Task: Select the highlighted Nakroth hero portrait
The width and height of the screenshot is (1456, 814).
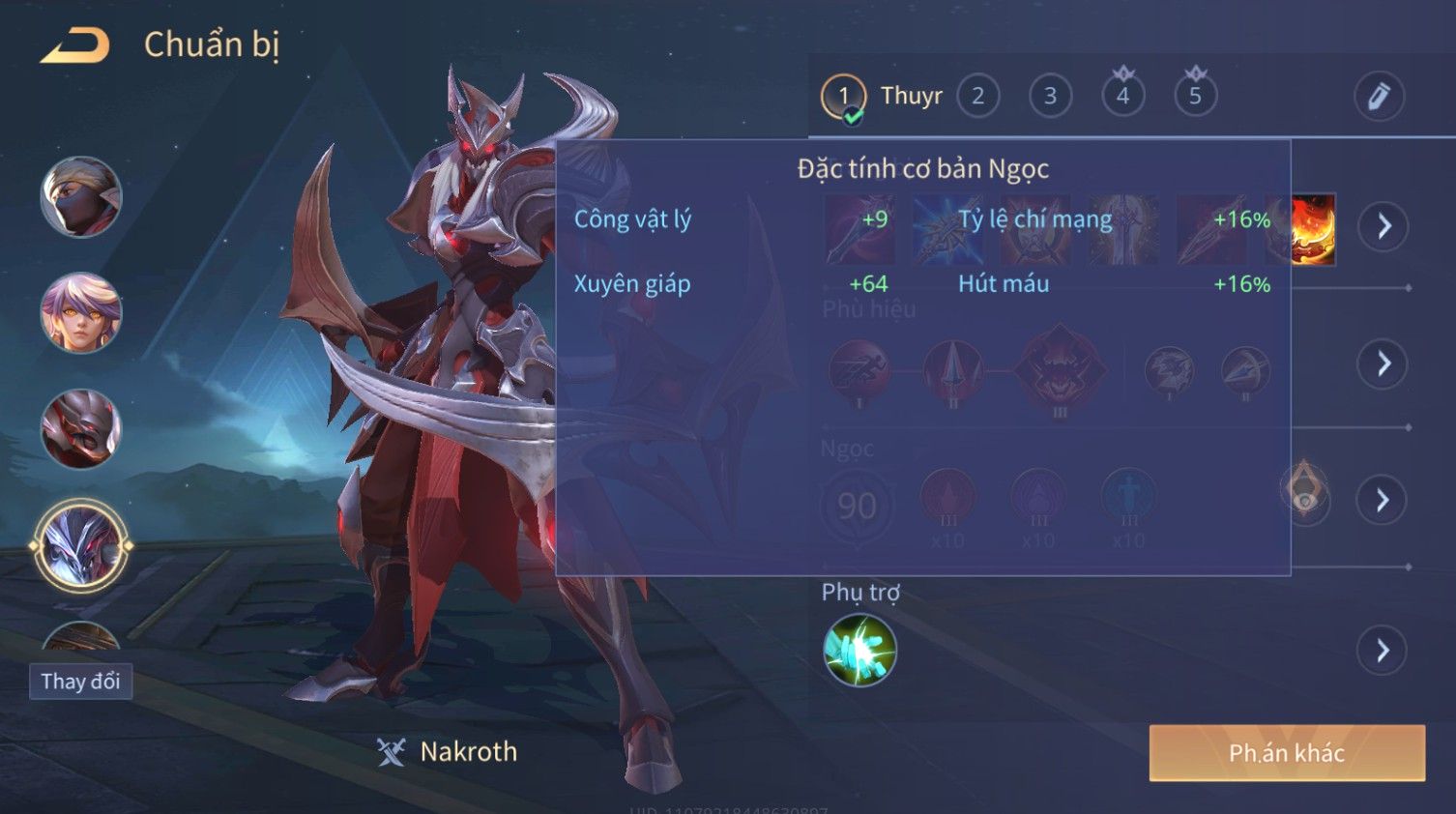Action: point(81,545)
